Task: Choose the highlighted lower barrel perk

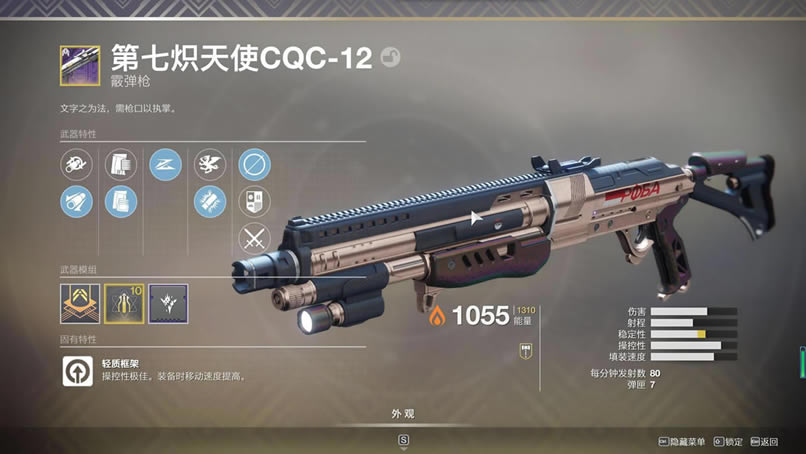Action: pyautogui.click(x=76, y=201)
